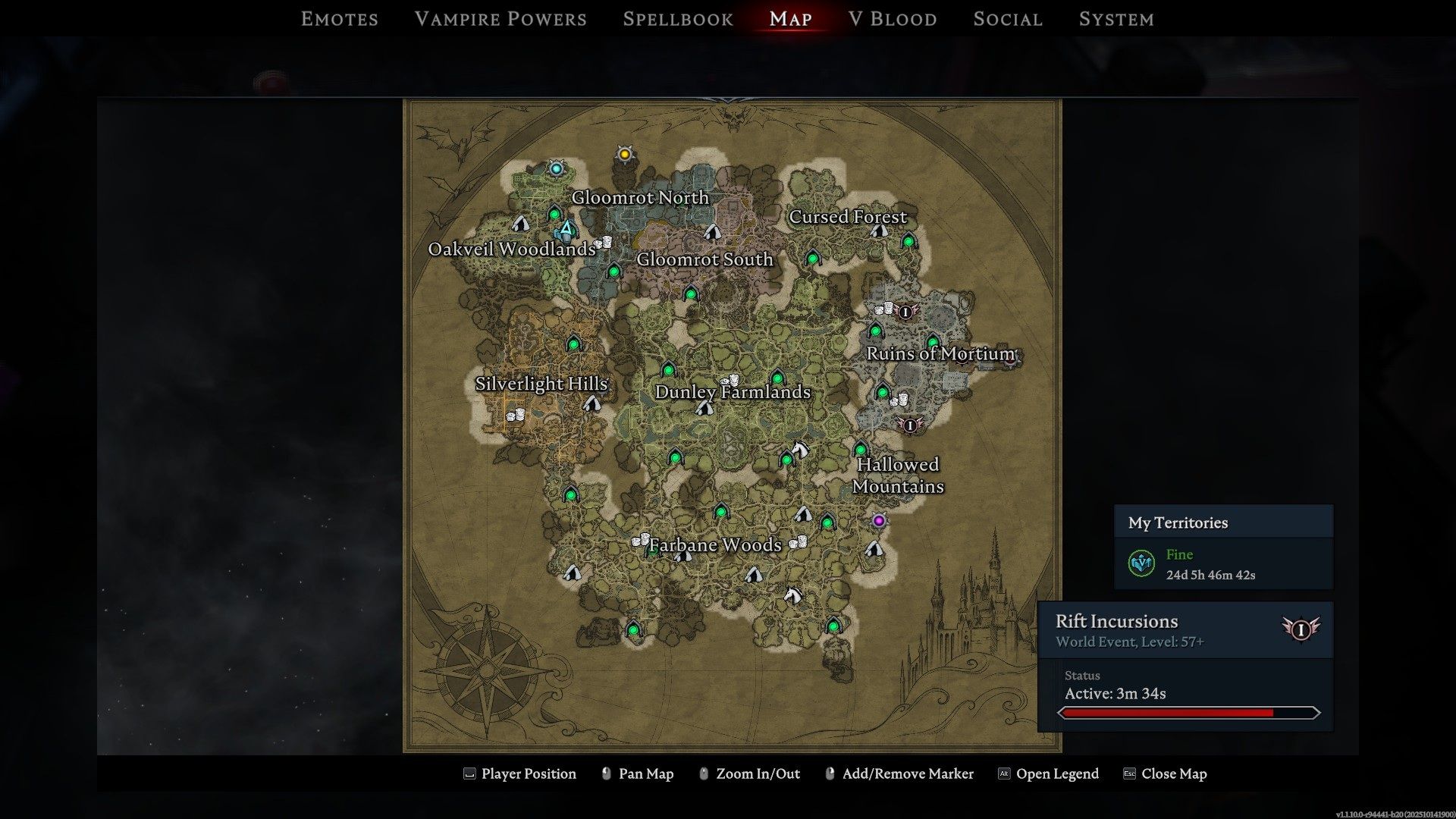
Task: Click the Rift Incursions emblem in the event panel
Action: (x=1300, y=629)
